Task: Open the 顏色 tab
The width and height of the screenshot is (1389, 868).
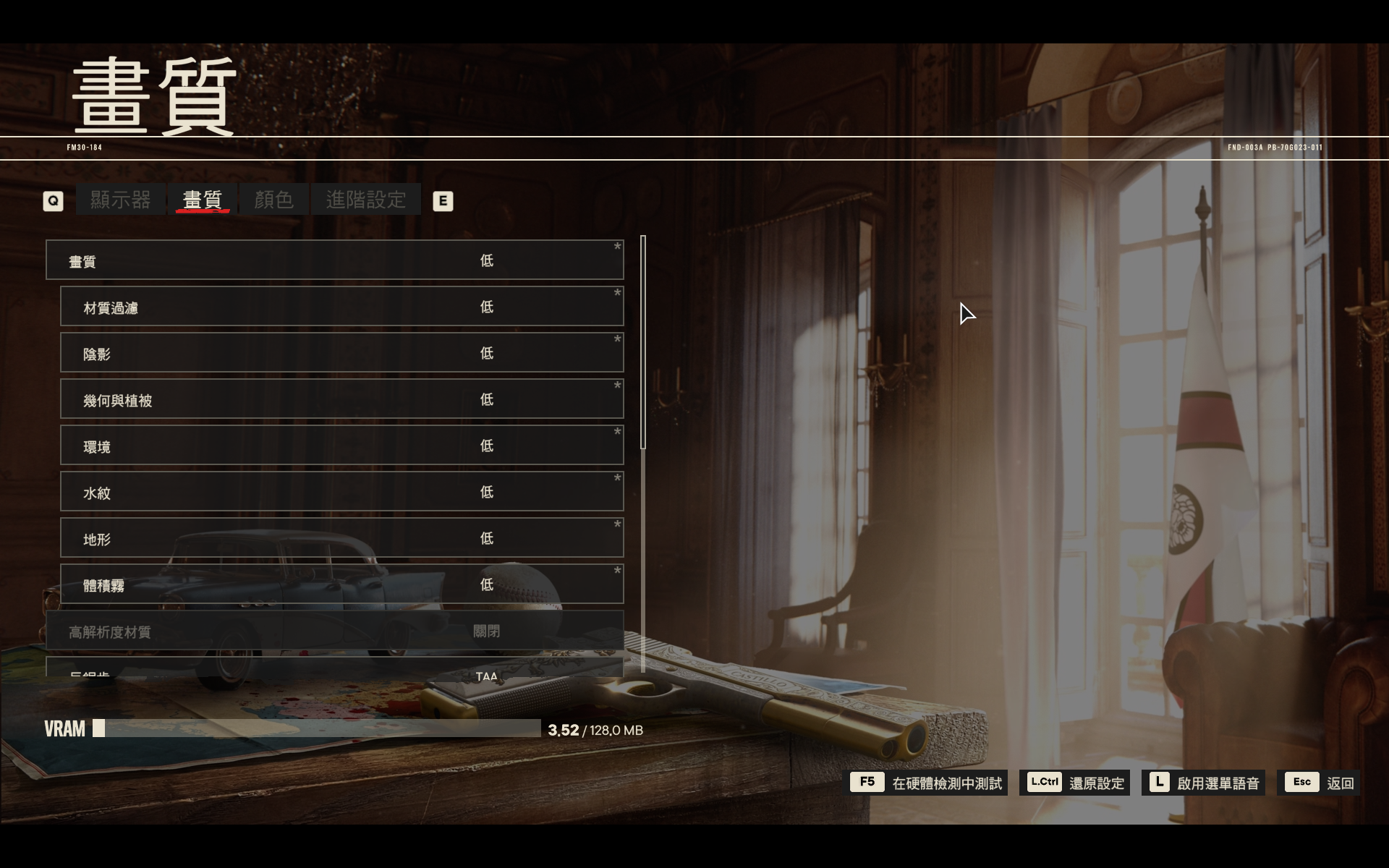Action: pos(273,200)
